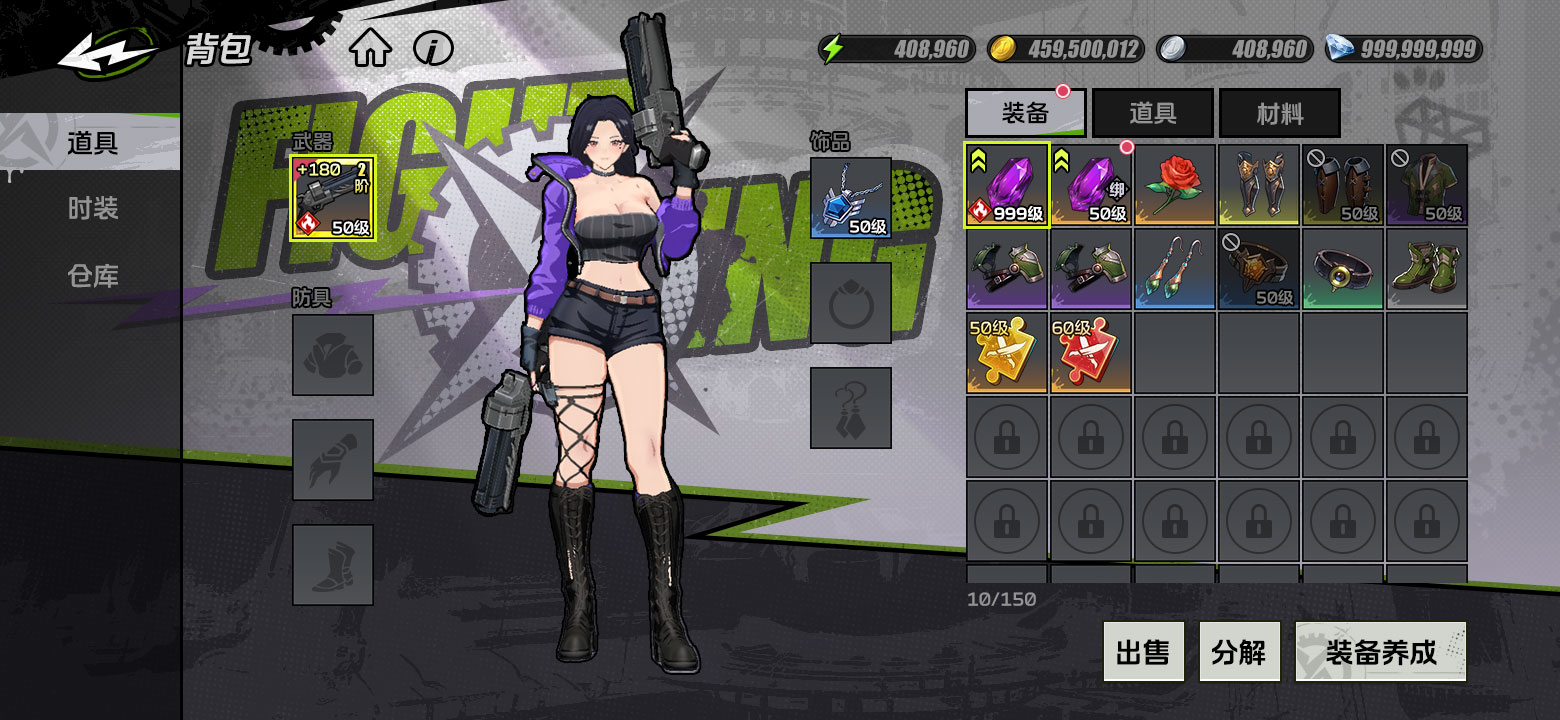
Task: Open the 装备养成 button
Action: pos(1380,652)
